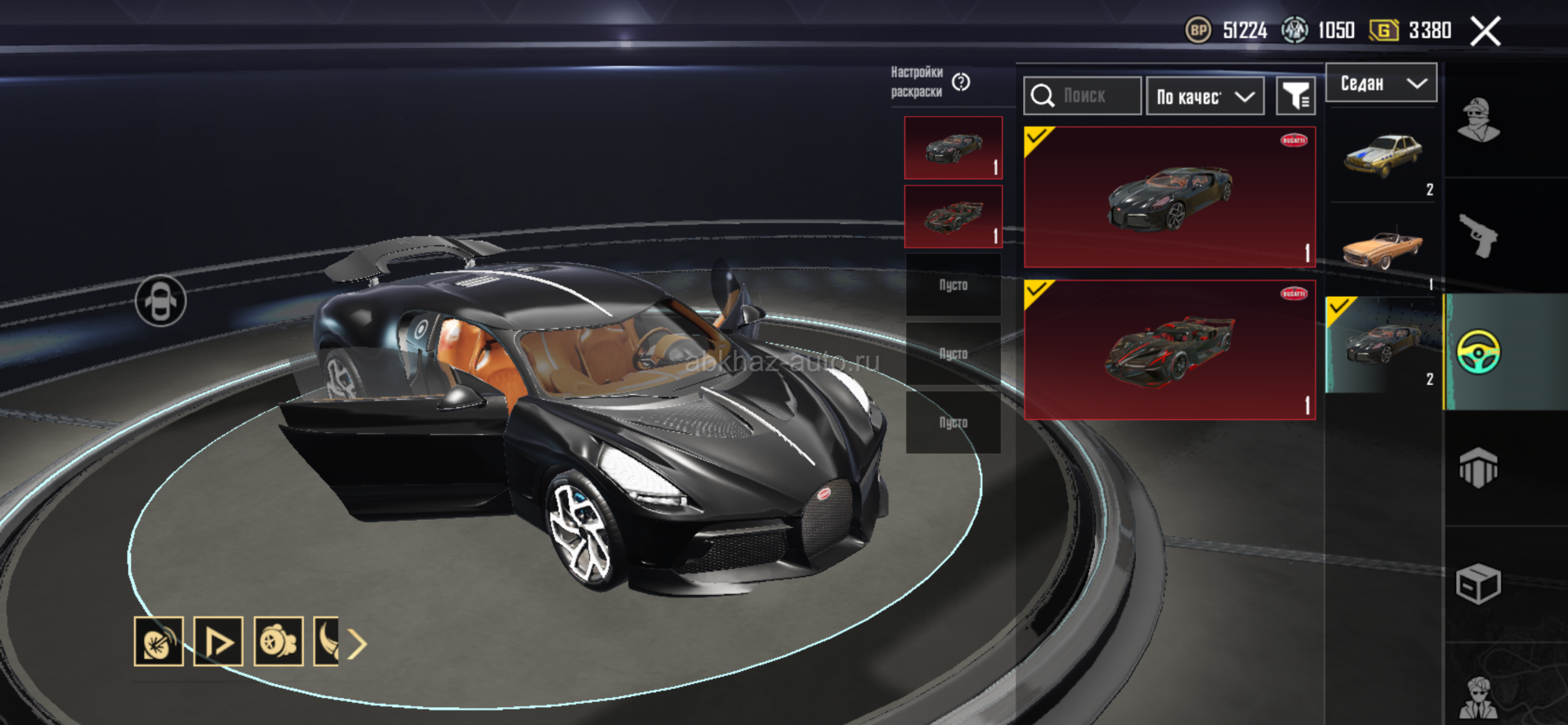The width and height of the screenshot is (1568, 725).
Task: Switch to the pistol weapons tab
Action: point(1478,235)
